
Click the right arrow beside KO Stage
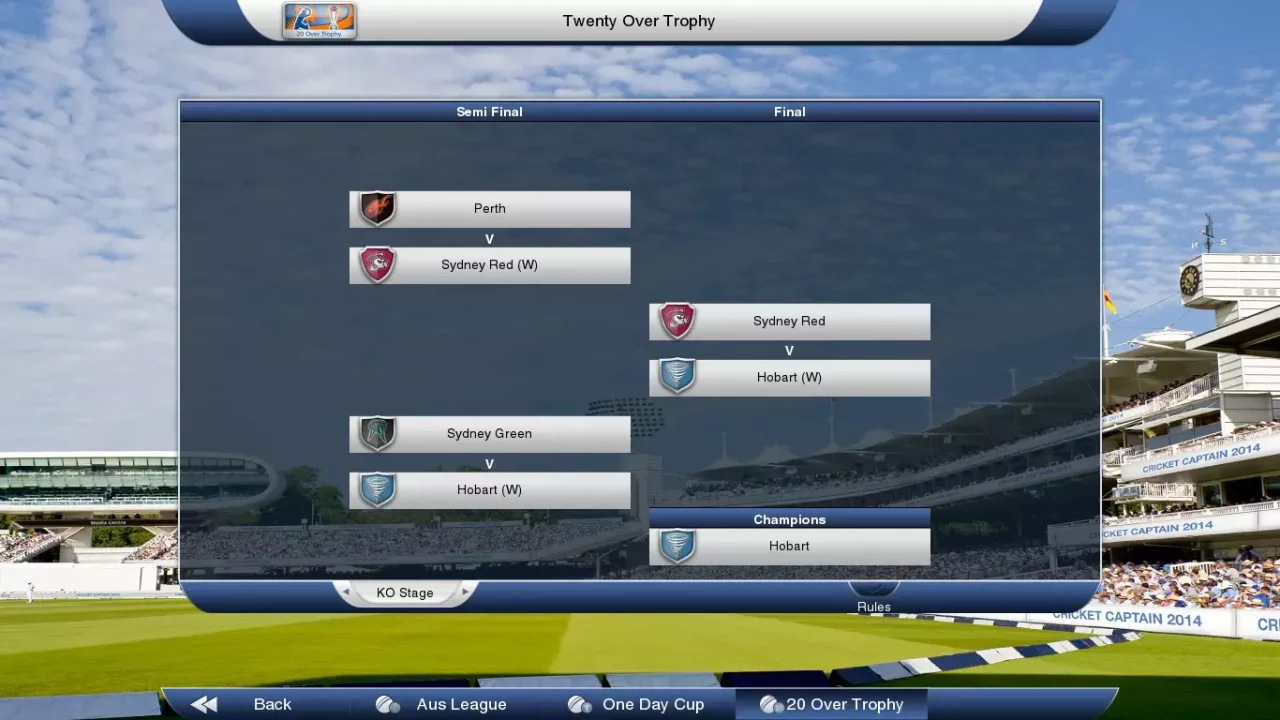(464, 593)
